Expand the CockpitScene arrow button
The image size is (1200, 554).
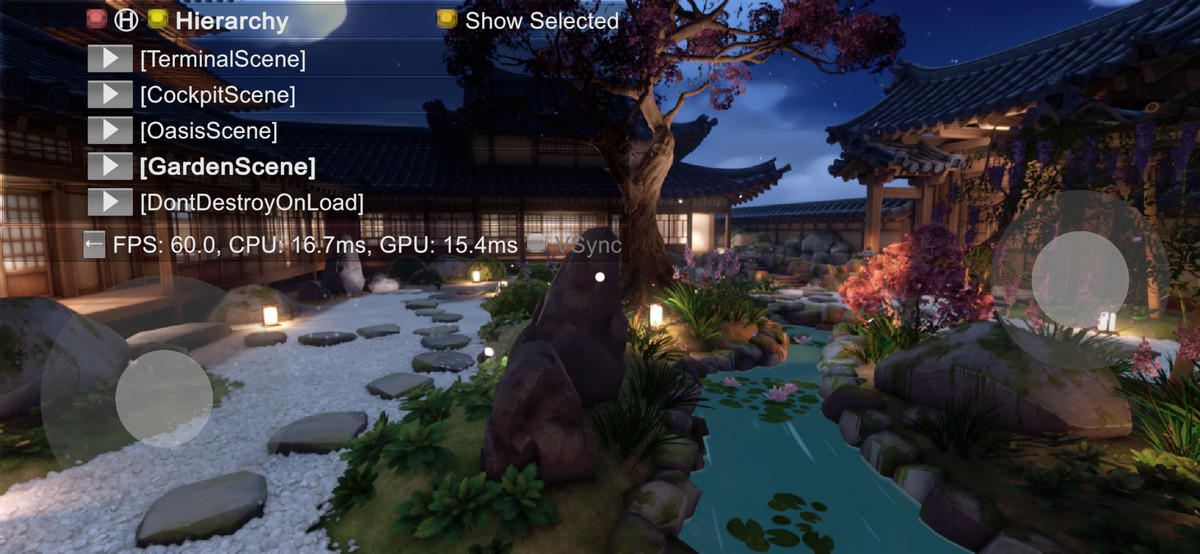110,95
